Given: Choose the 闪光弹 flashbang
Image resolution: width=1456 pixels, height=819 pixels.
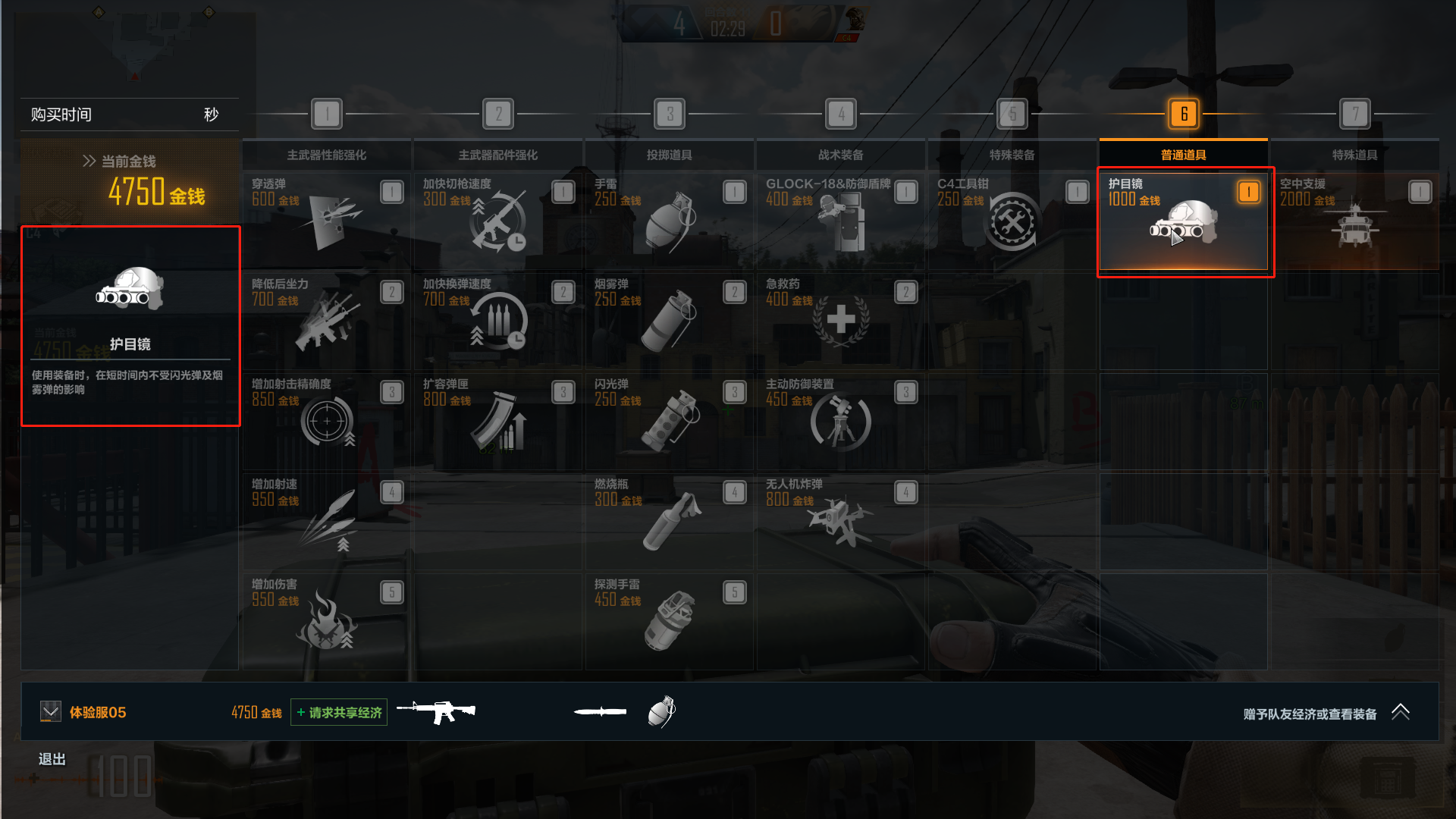Looking at the screenshot, I should (x=669, y=421).
